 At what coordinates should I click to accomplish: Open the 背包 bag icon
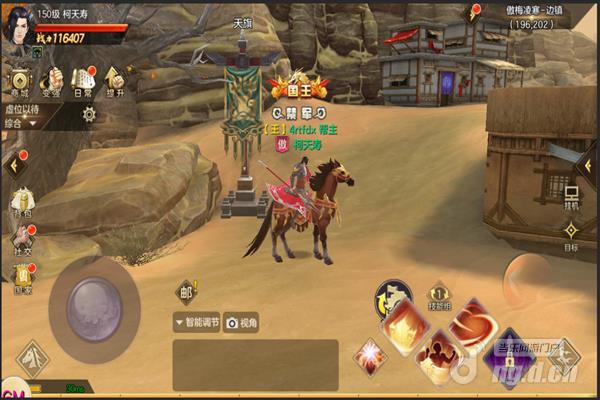[19, 203]
